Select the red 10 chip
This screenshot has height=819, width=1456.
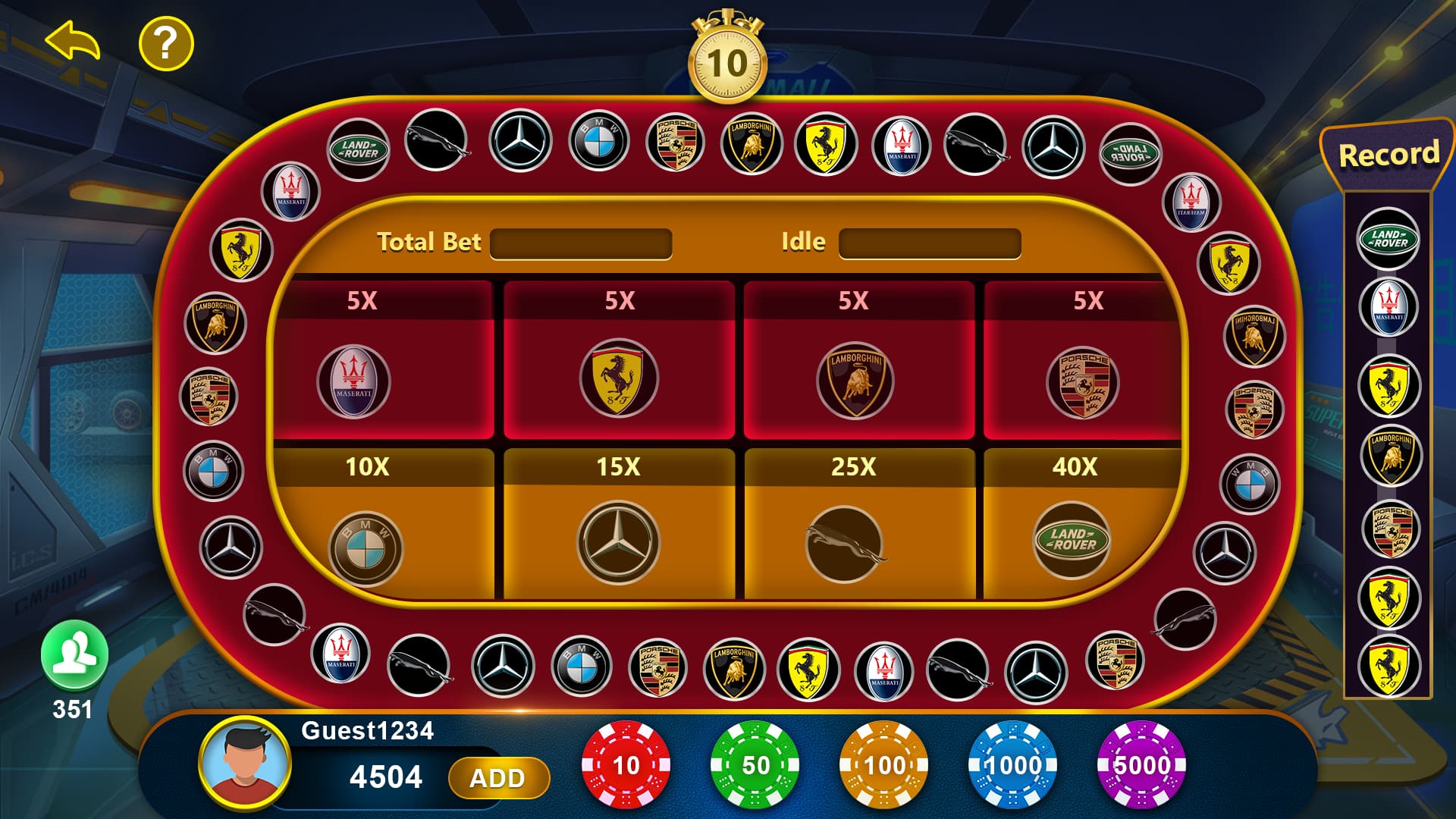626,765
